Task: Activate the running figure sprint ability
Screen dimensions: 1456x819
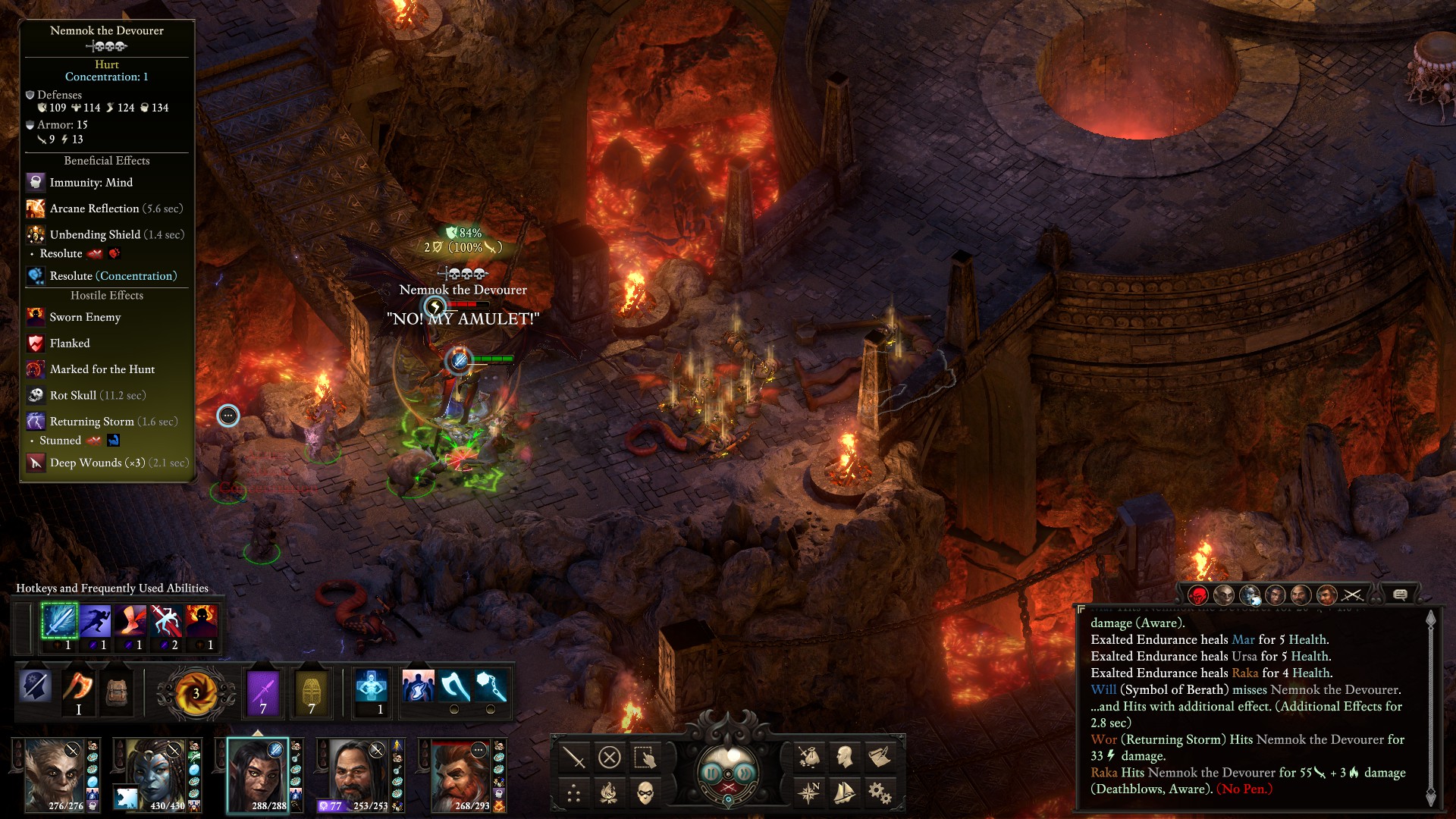Action: point(96,621)
